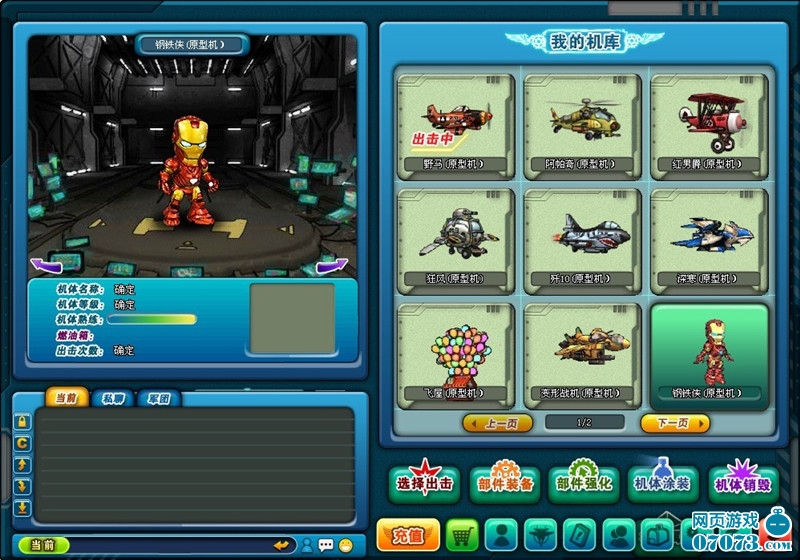Click the 选择出击 sortie button
This screenshot has width=800, height=560.
(424, 484)
